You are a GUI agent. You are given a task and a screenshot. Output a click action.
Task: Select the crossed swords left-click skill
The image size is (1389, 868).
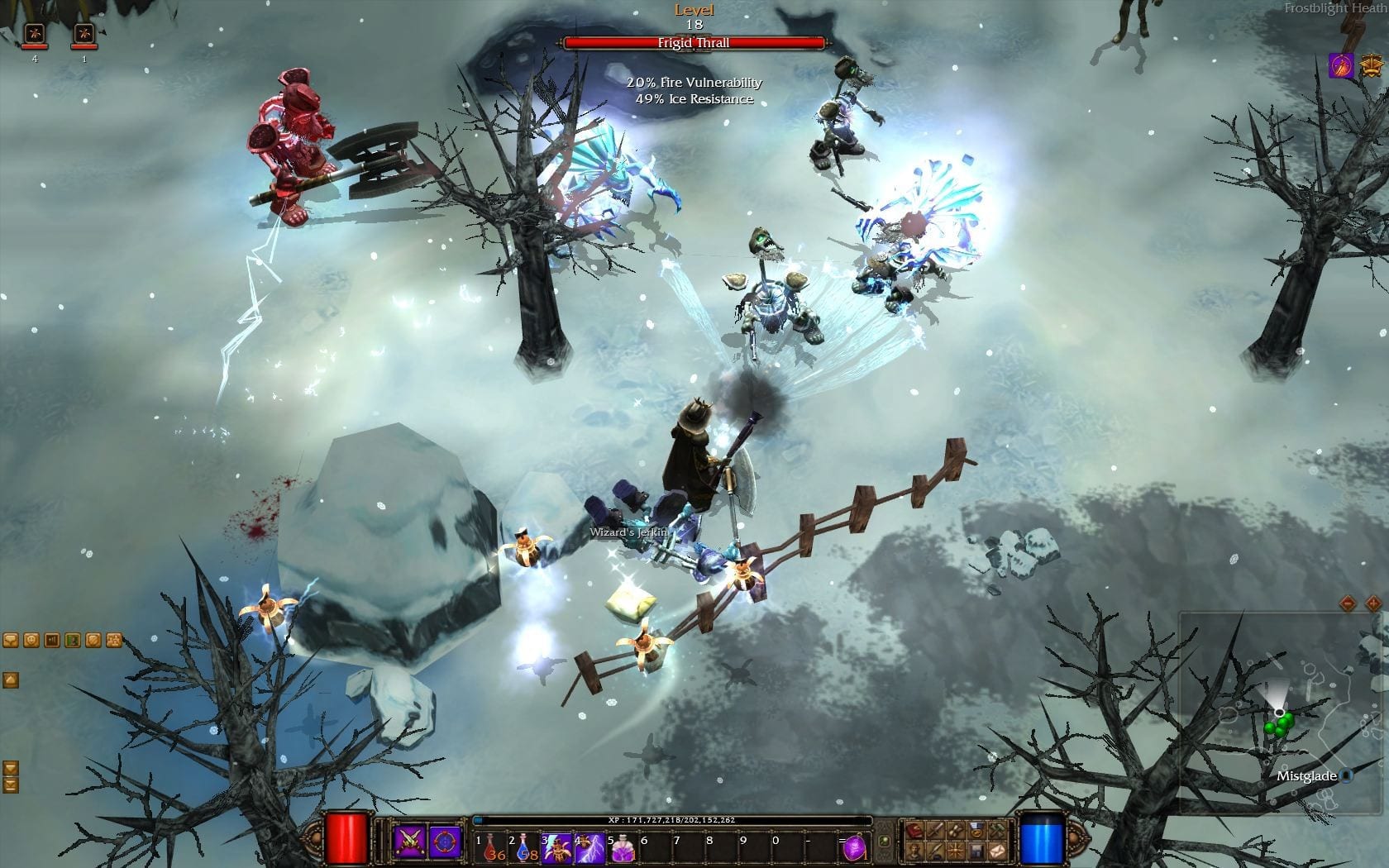pos(409,840)
